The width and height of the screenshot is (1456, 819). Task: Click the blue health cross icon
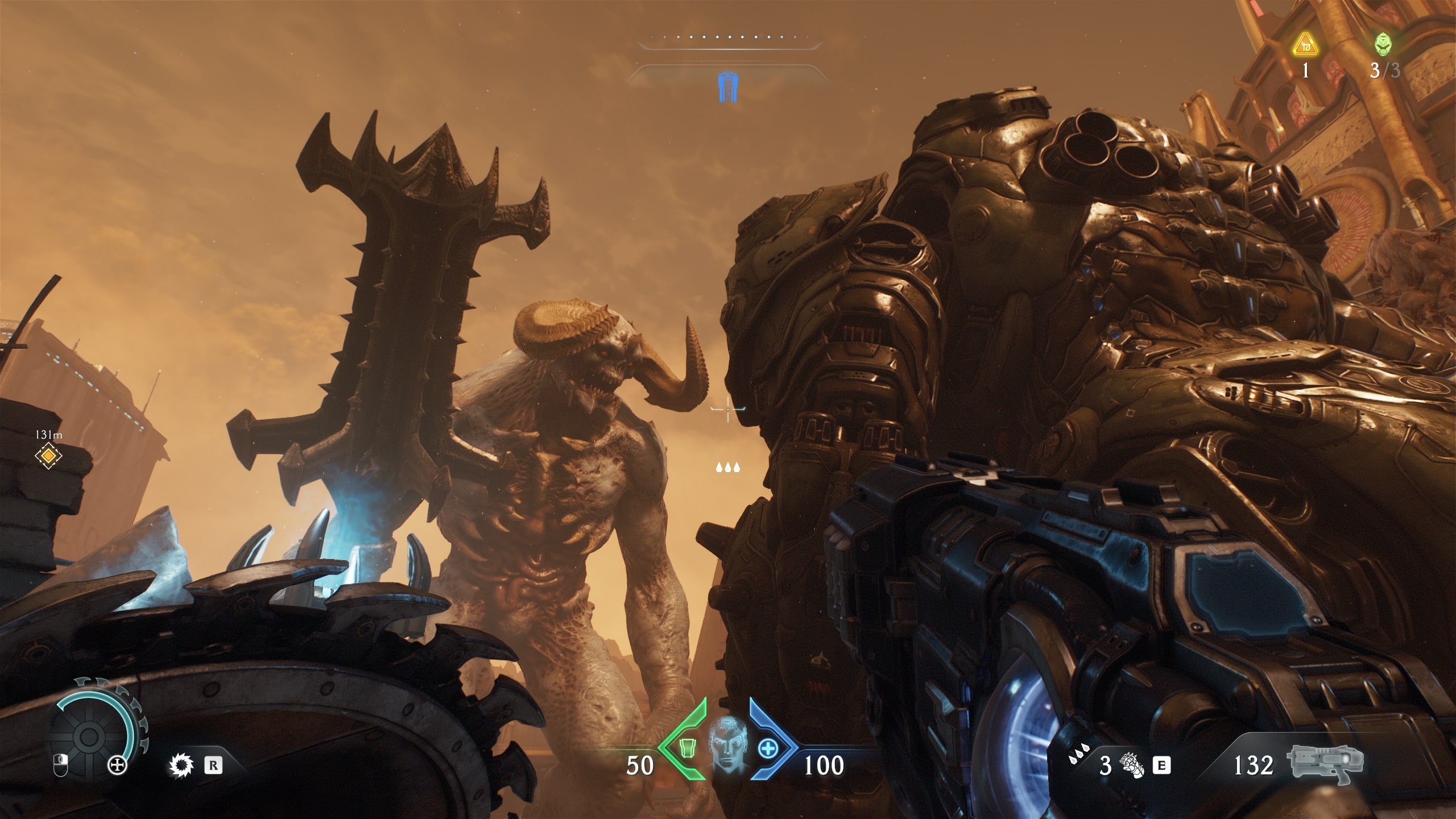click(x=768, y=748)
